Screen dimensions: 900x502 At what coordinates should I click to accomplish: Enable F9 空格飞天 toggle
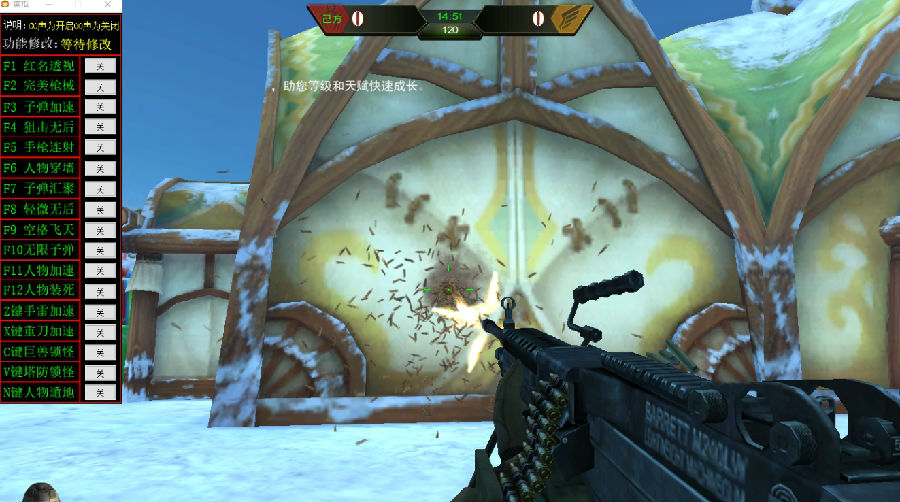coord(100,230)
